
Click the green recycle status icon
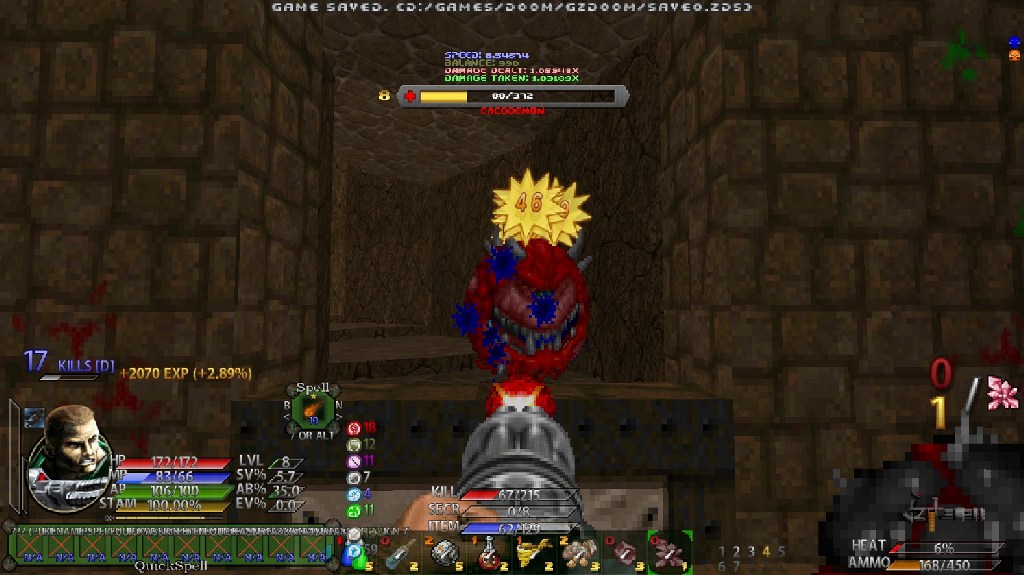click(353, 510)
